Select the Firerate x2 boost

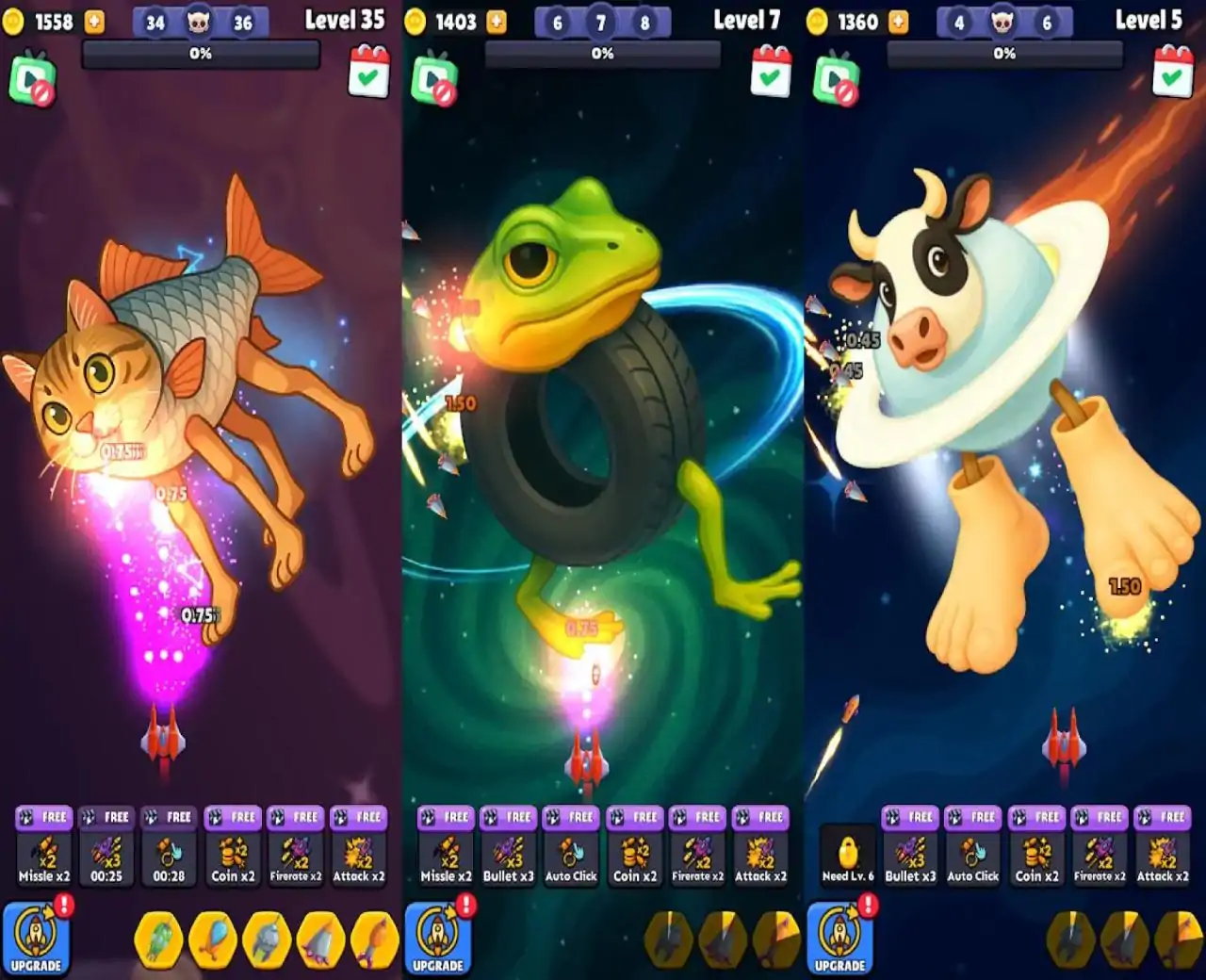point(297,857)
